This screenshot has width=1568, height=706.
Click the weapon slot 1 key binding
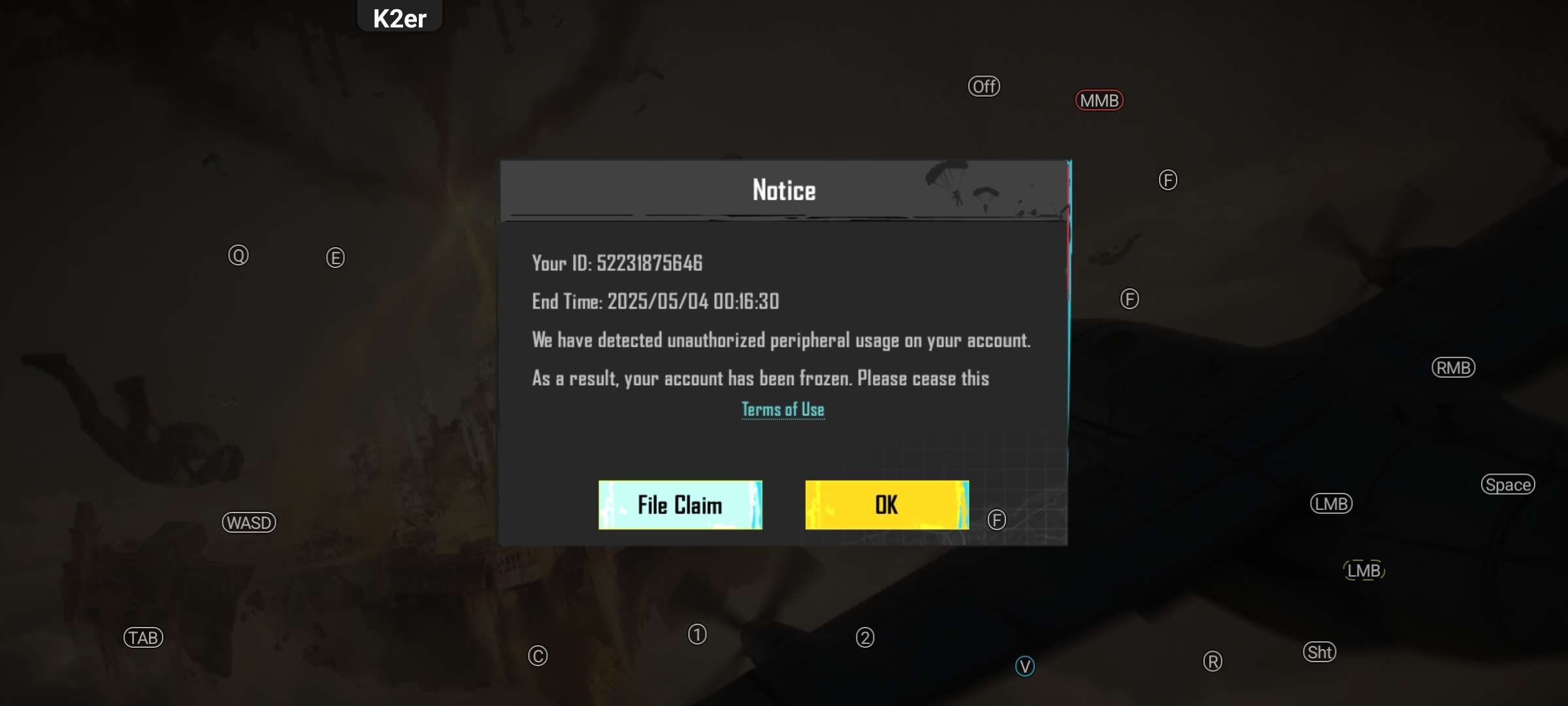pyautogui.click(x=696, y=633)
